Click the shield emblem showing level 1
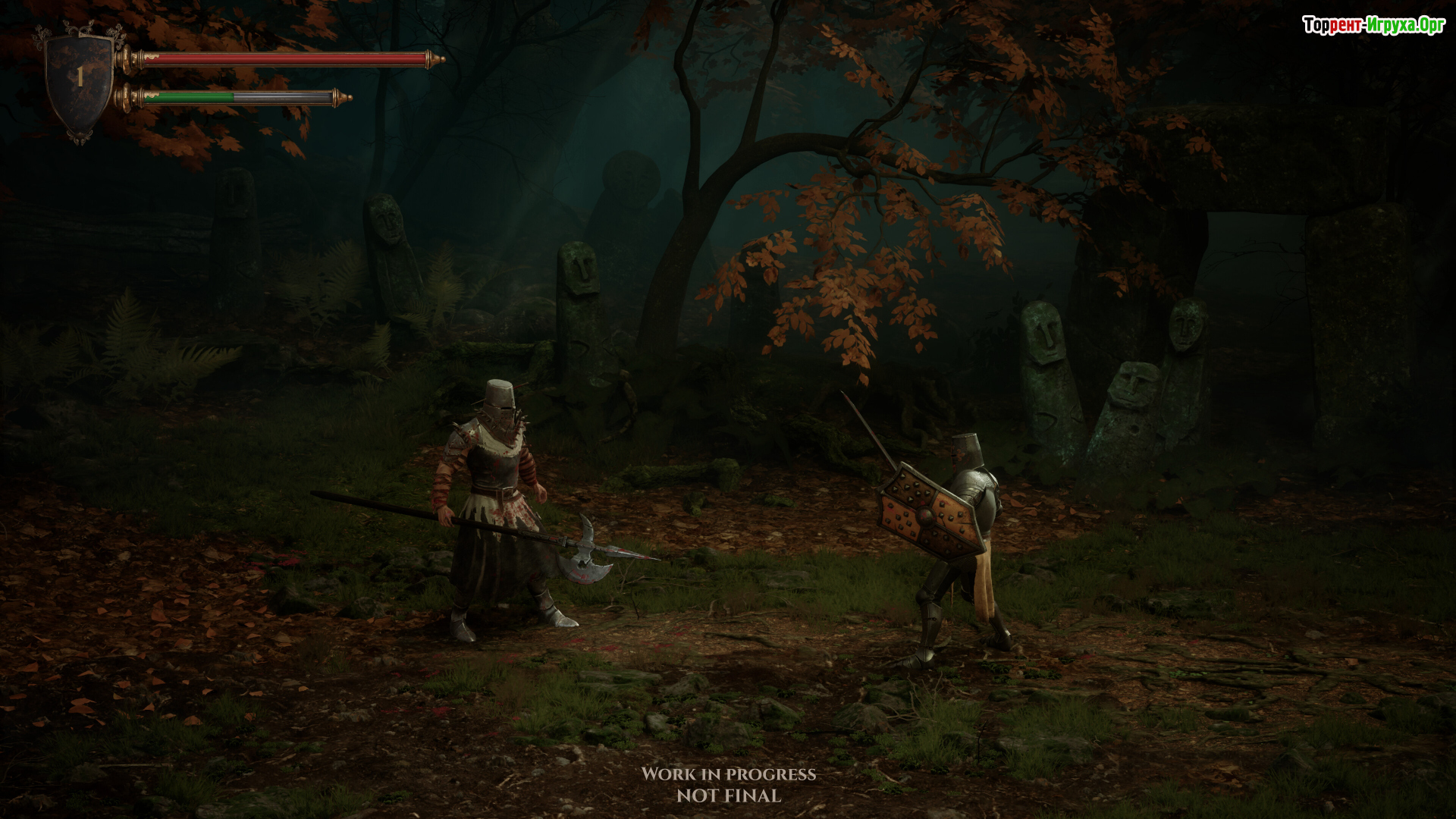 click(80, 80)
